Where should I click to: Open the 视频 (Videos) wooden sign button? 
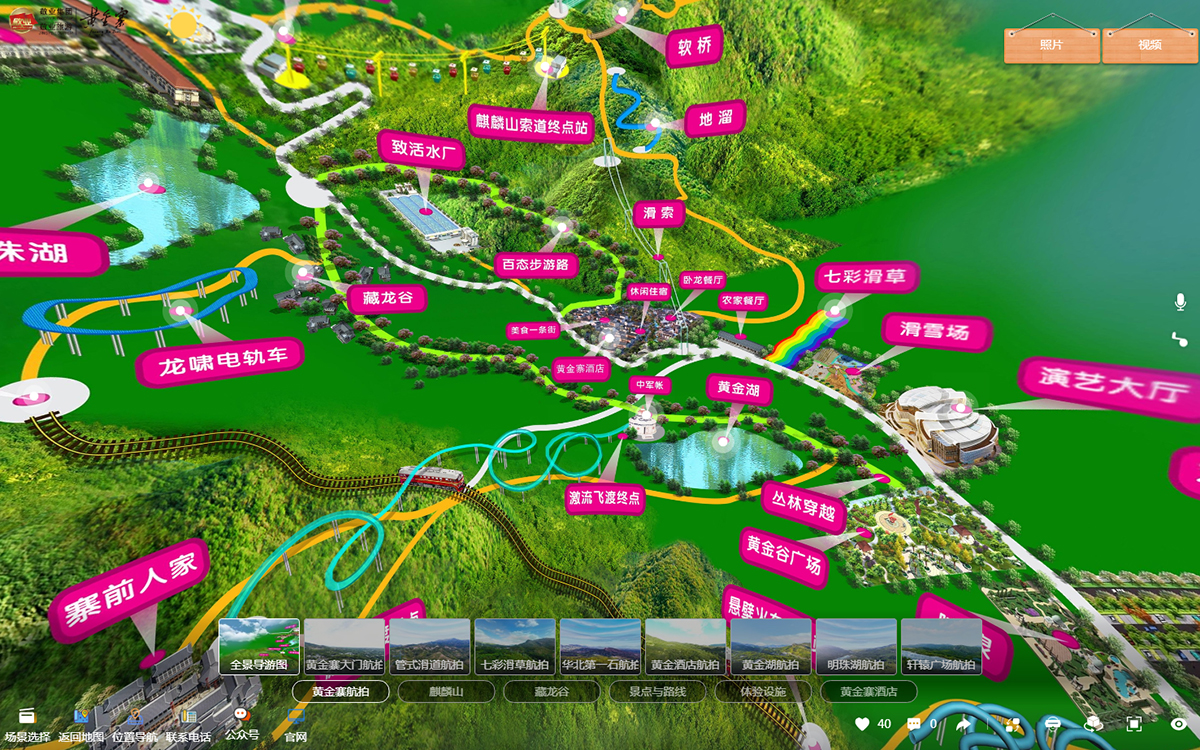1149,45
